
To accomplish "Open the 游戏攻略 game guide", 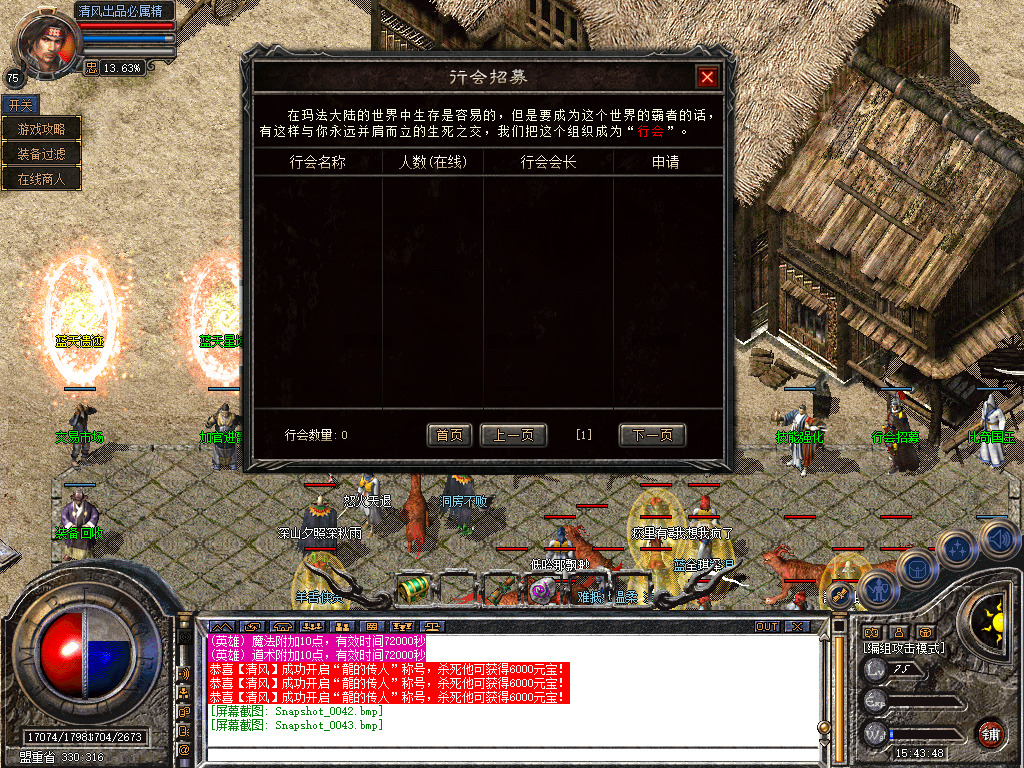I will click(x=41, y=129).
